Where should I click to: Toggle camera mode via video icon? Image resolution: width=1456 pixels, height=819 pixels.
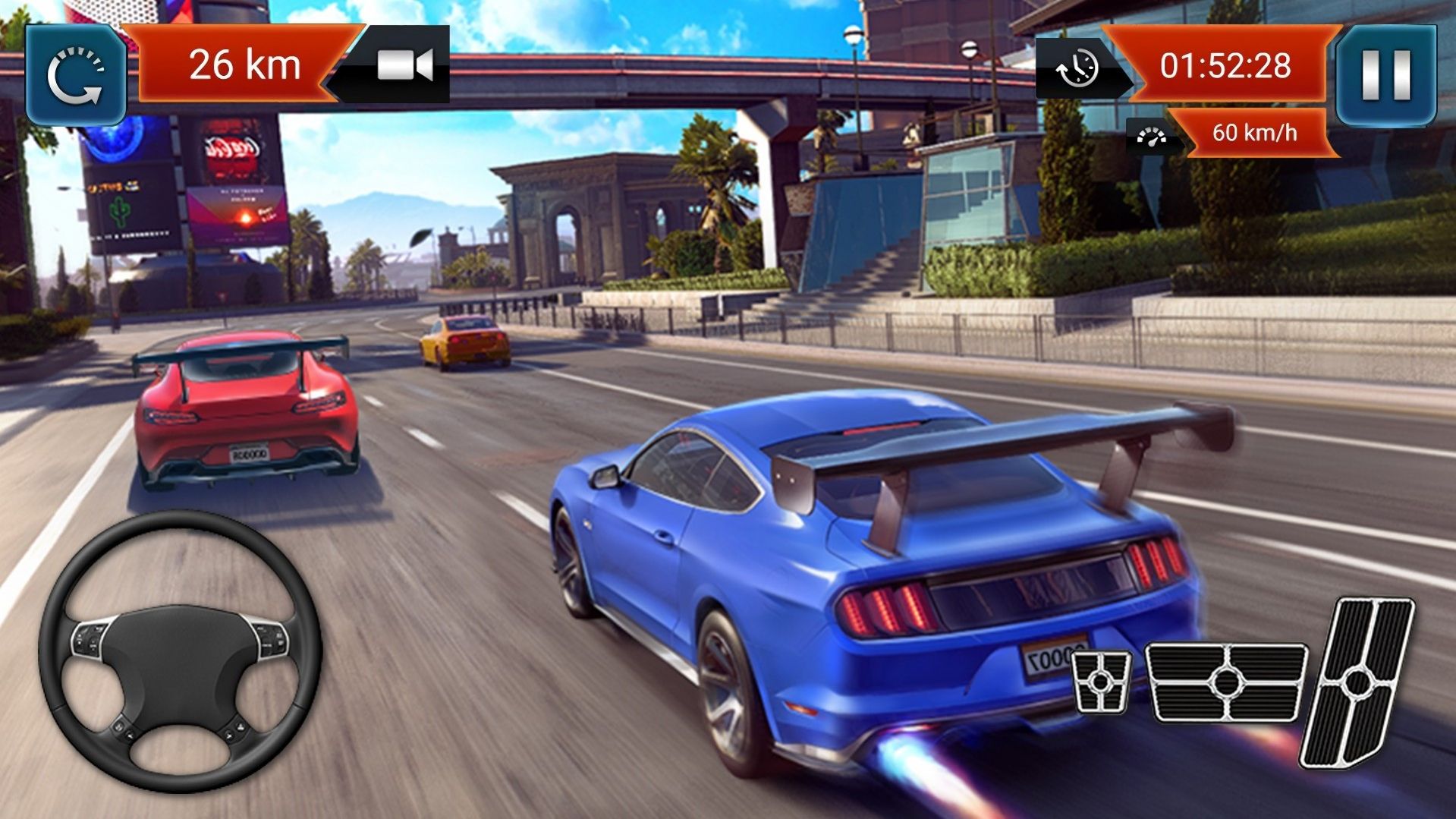pyautogui.click(x=404, y=65)
